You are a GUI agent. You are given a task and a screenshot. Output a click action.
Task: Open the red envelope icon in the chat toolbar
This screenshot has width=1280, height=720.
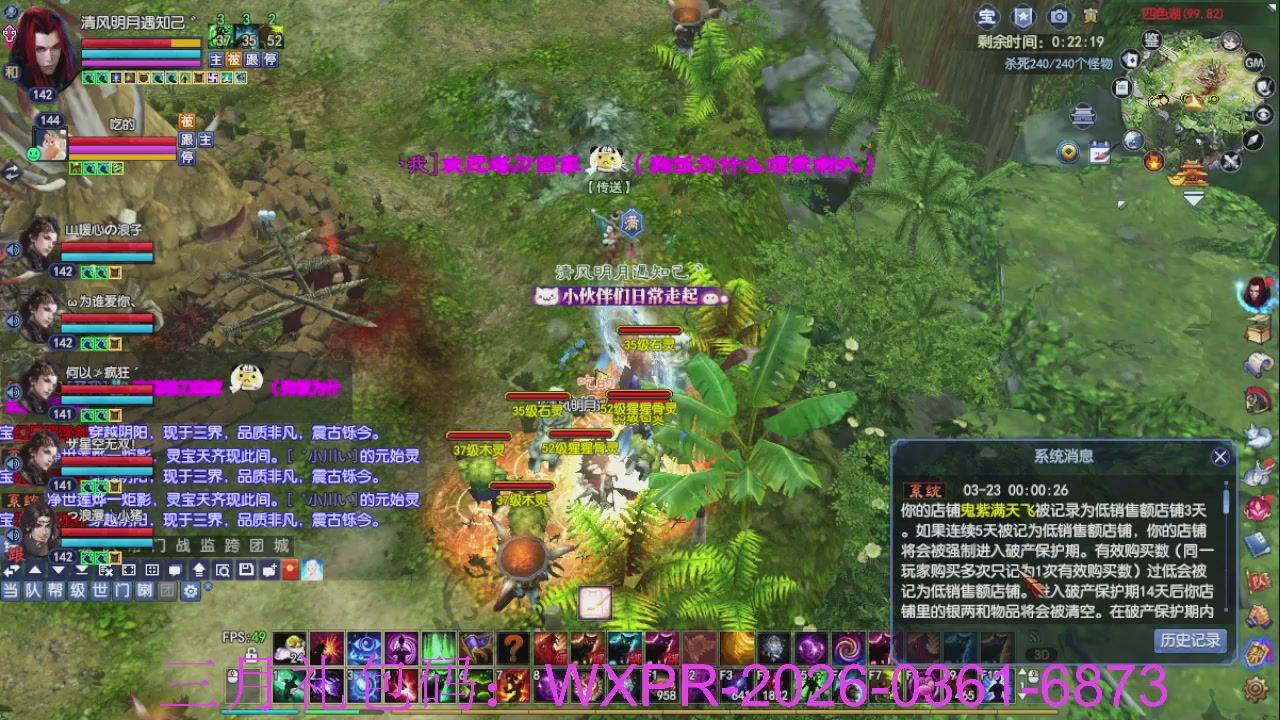pyautogui.click(x=290, y=569)
